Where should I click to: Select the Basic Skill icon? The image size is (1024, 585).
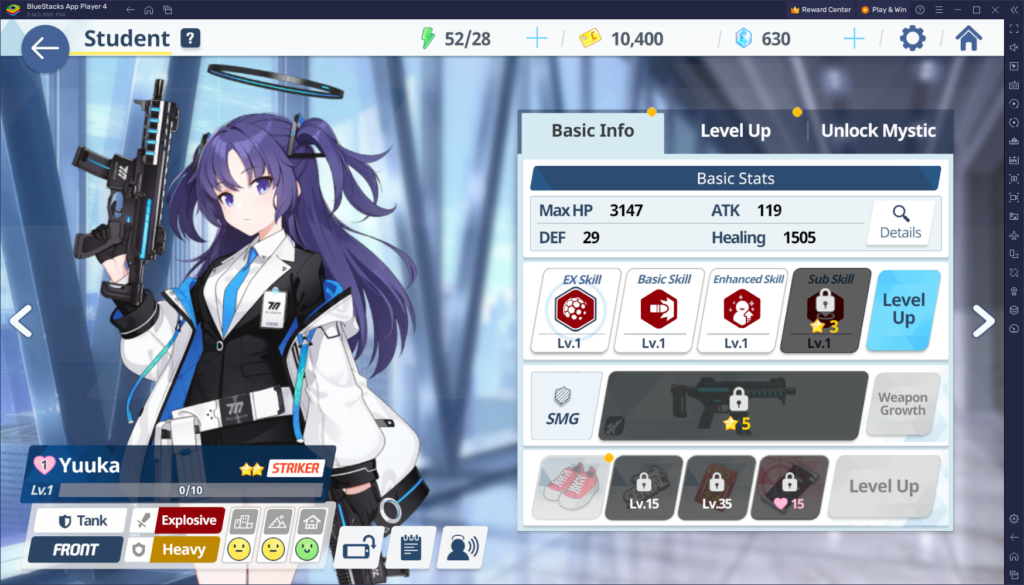pos(665,310)
